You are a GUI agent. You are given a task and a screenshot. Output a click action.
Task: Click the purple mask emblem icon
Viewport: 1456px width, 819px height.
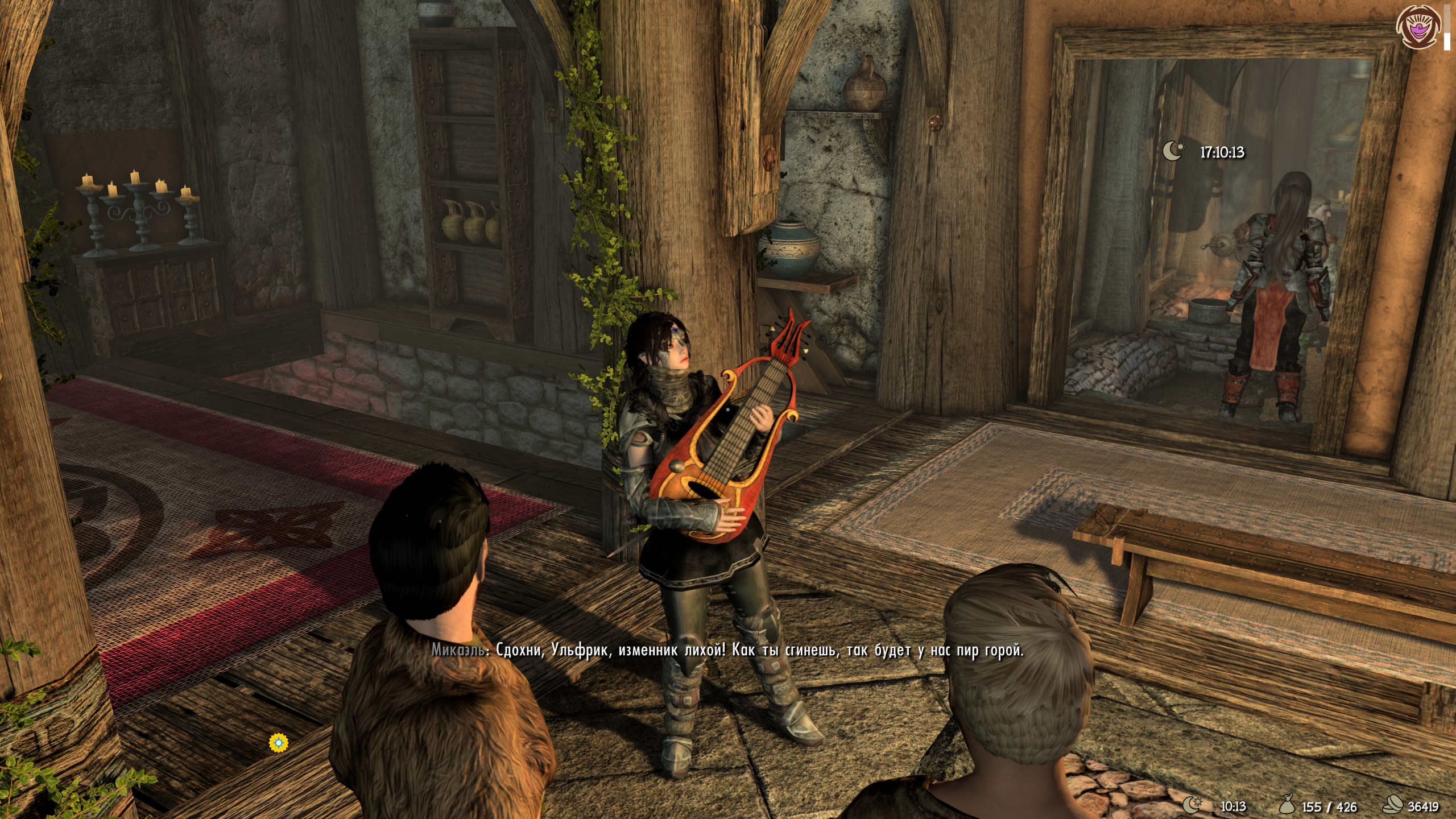(x=1418, y=26)
